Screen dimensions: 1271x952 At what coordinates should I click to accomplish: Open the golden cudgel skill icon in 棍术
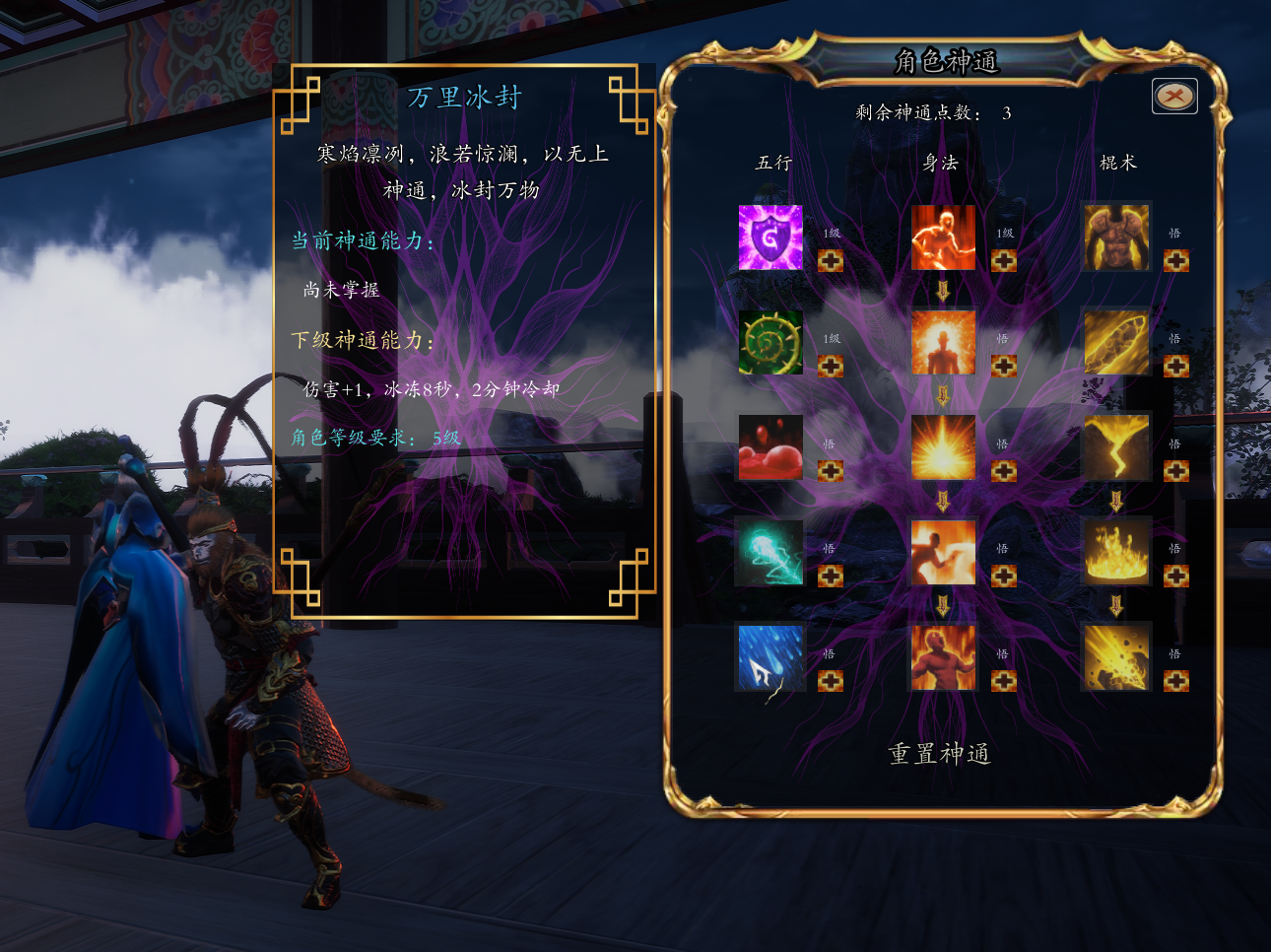pyautogui.click(x=1115, y=342)
